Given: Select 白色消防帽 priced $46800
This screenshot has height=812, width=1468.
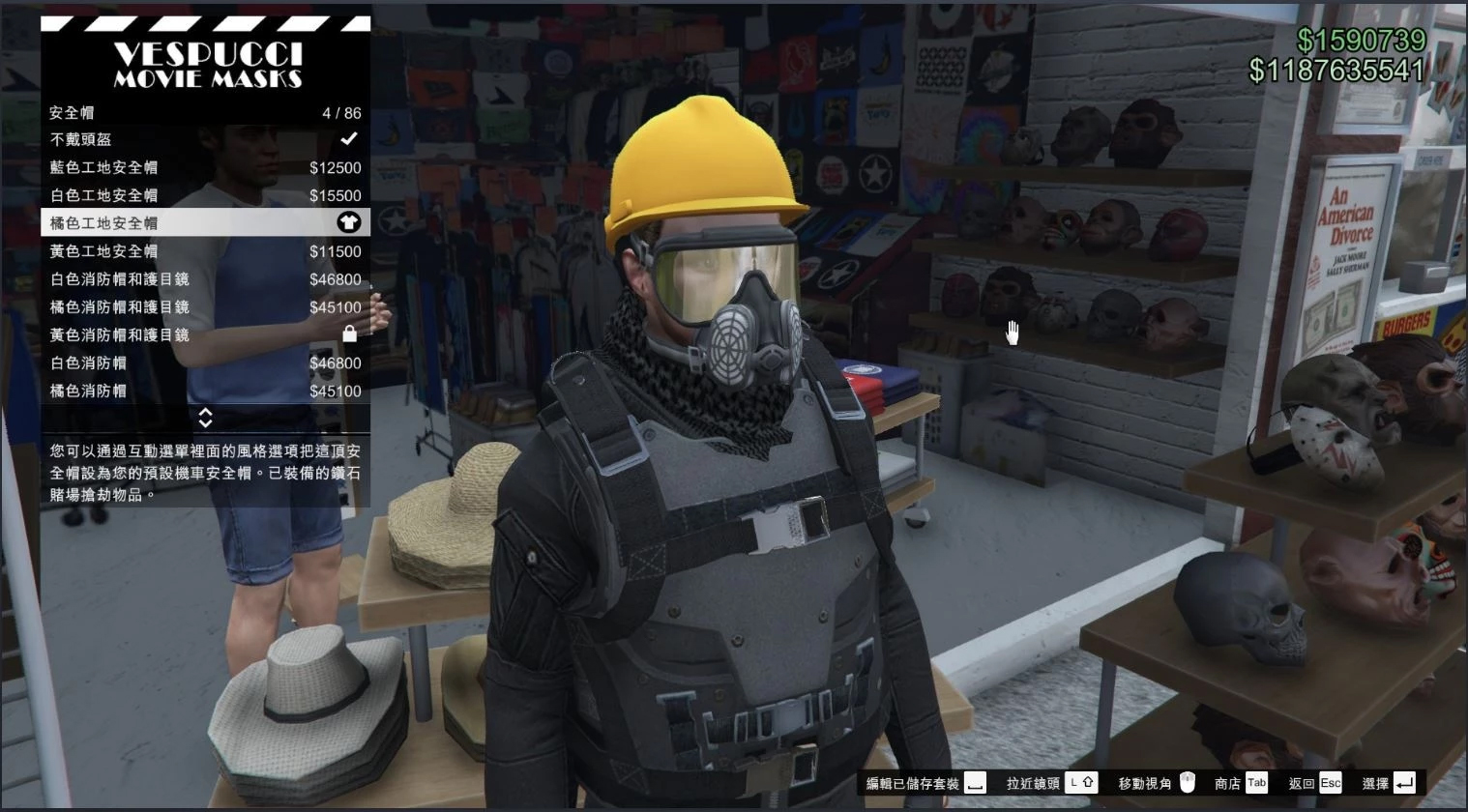Looking at the screenshot, I should coord(205,363).
